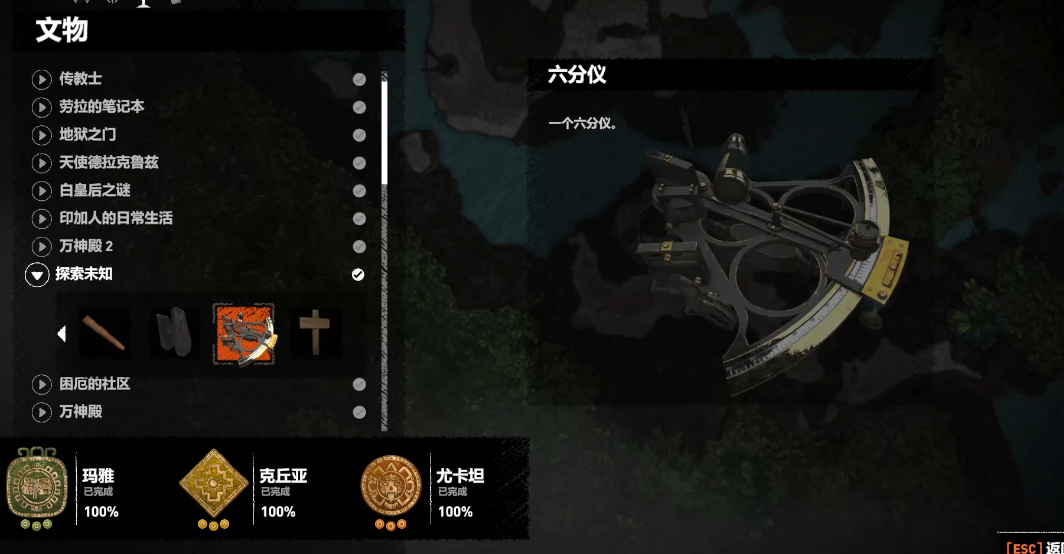Choose 印加人的日常生活 from the list
This screenshot has height=554, width=1064.
click(x=115, y=218)
